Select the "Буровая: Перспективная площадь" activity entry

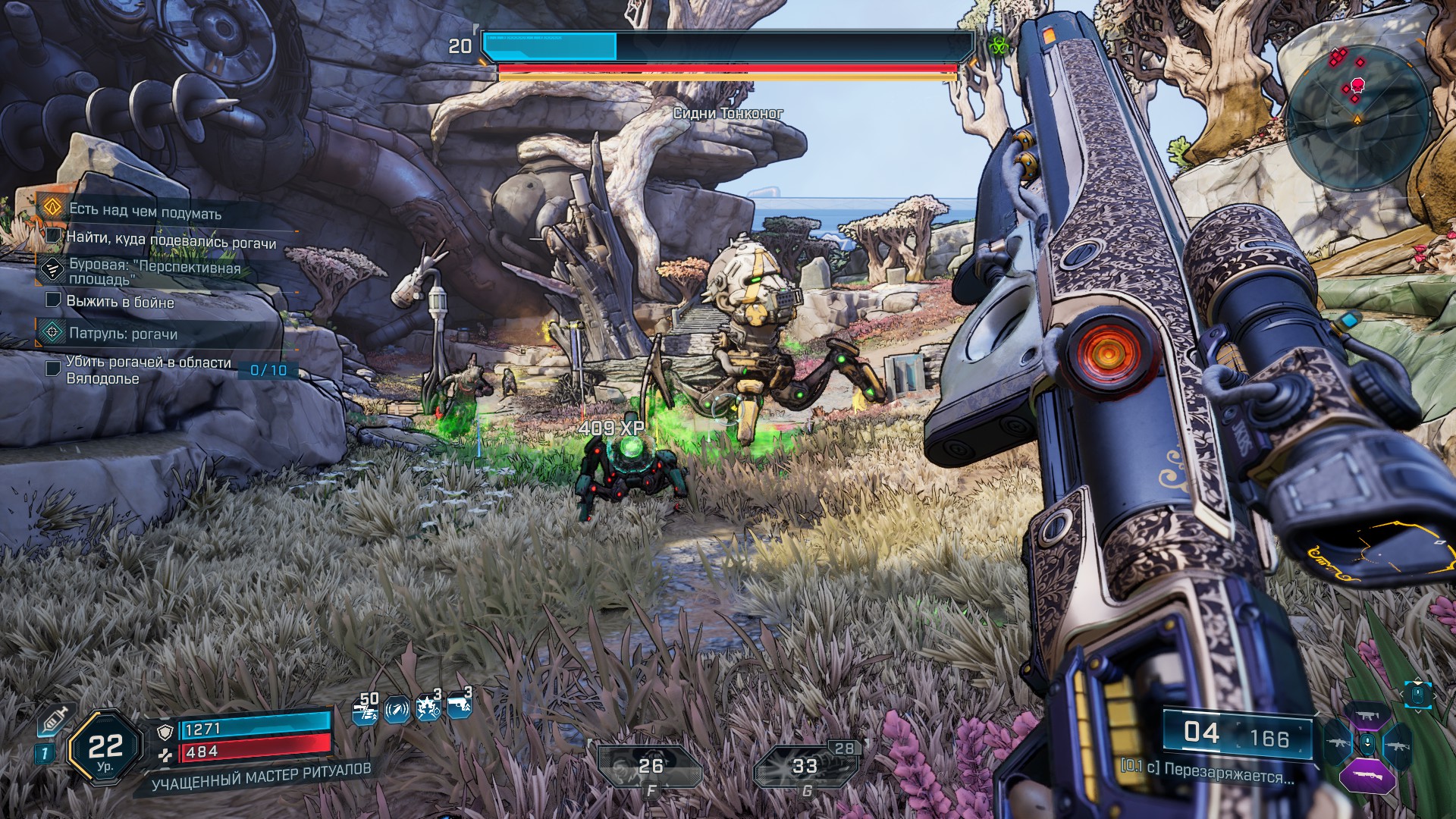tap(154, 273)
